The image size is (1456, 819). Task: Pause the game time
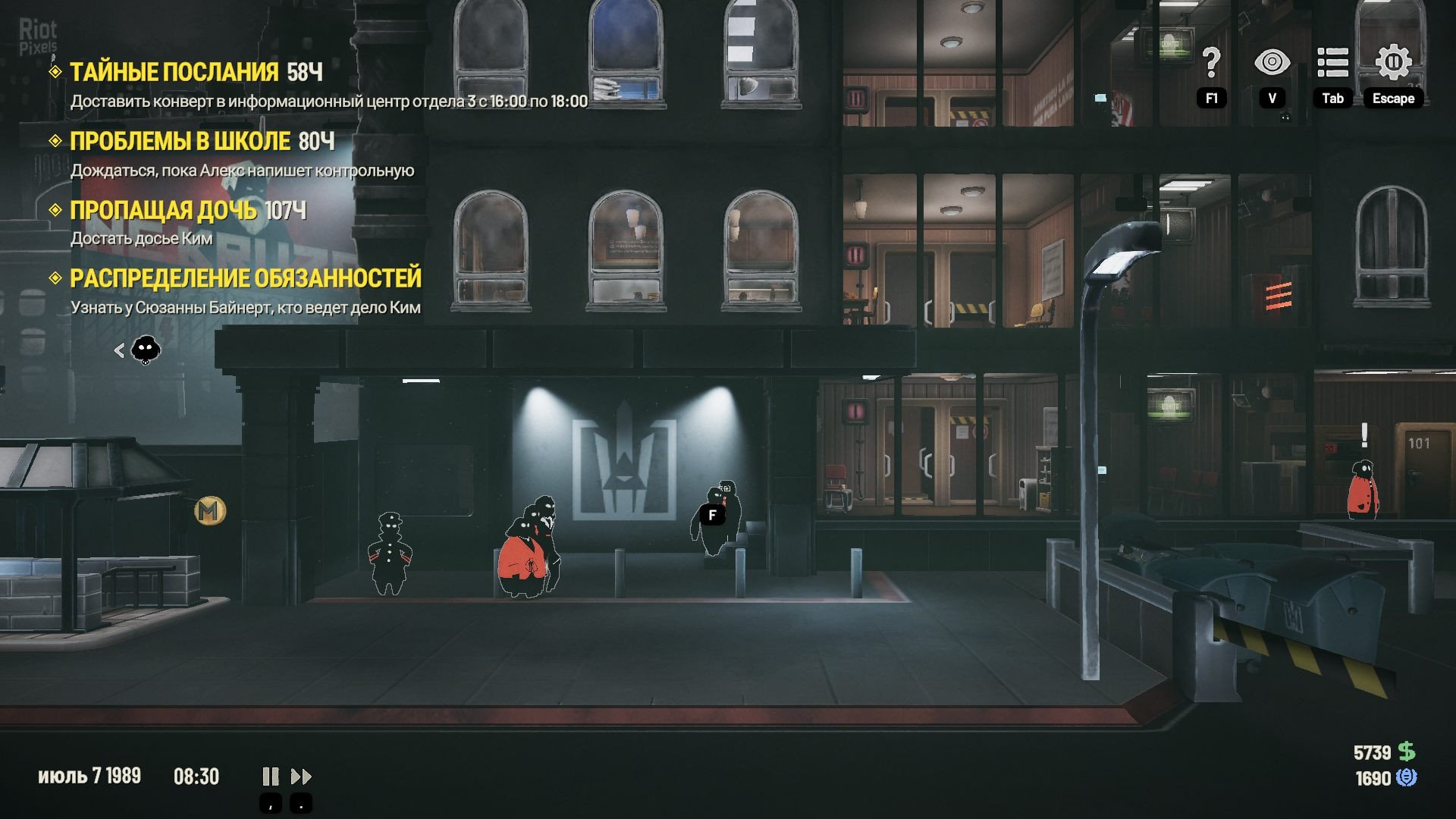click(x=270, y=777)
